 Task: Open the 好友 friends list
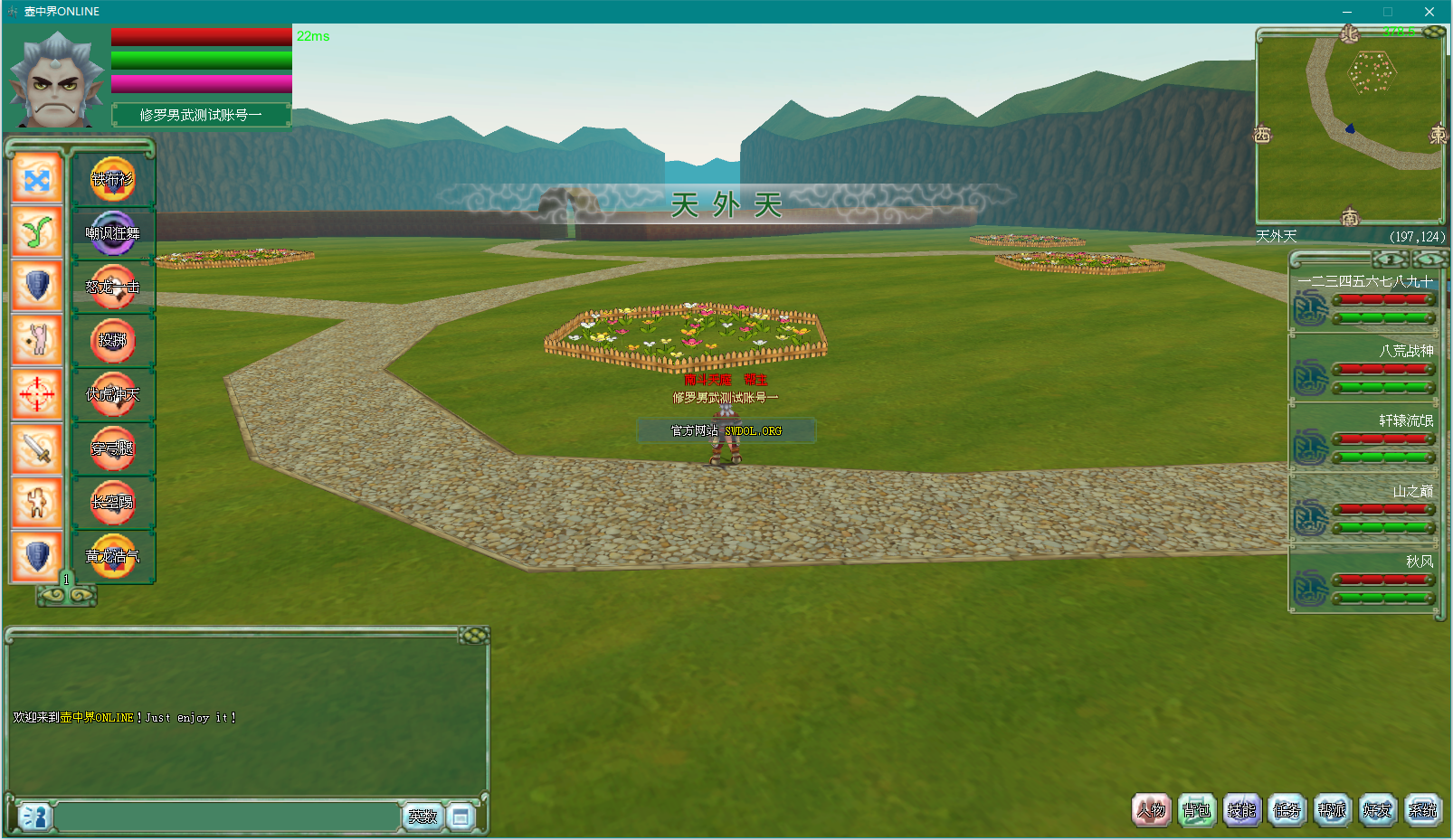1377,810
